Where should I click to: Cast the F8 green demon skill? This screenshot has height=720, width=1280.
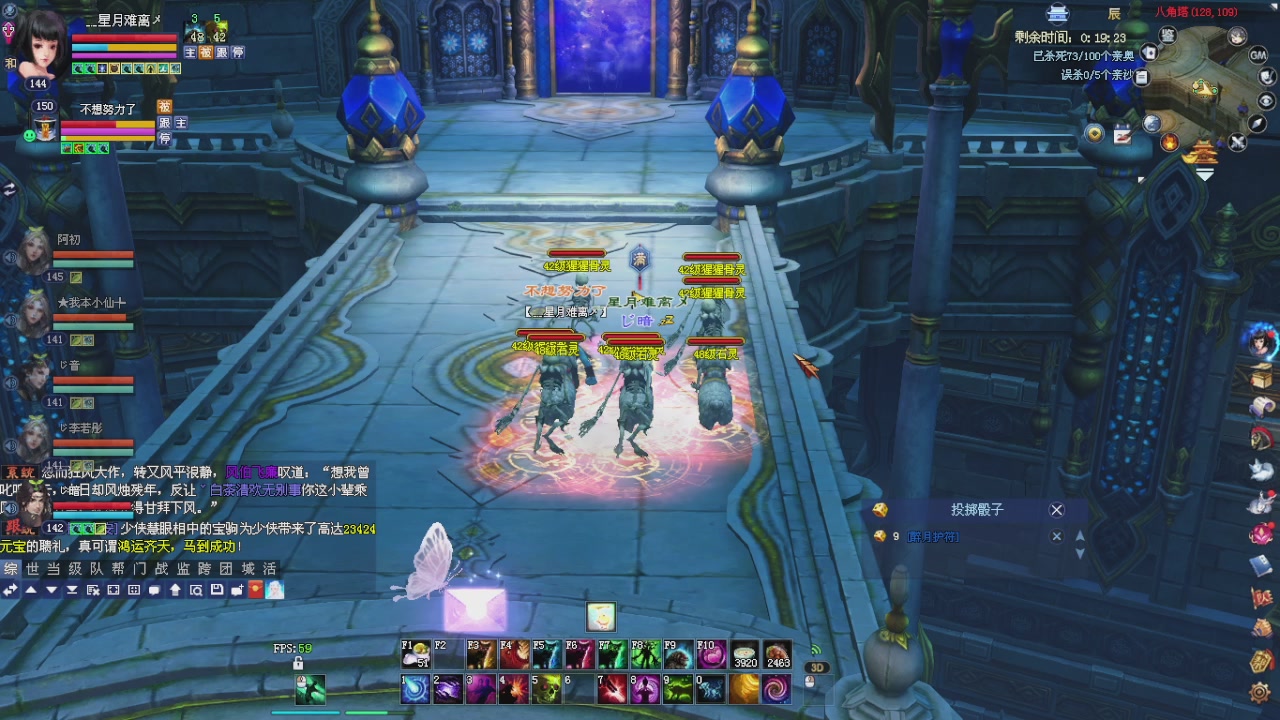click(645, 655)
